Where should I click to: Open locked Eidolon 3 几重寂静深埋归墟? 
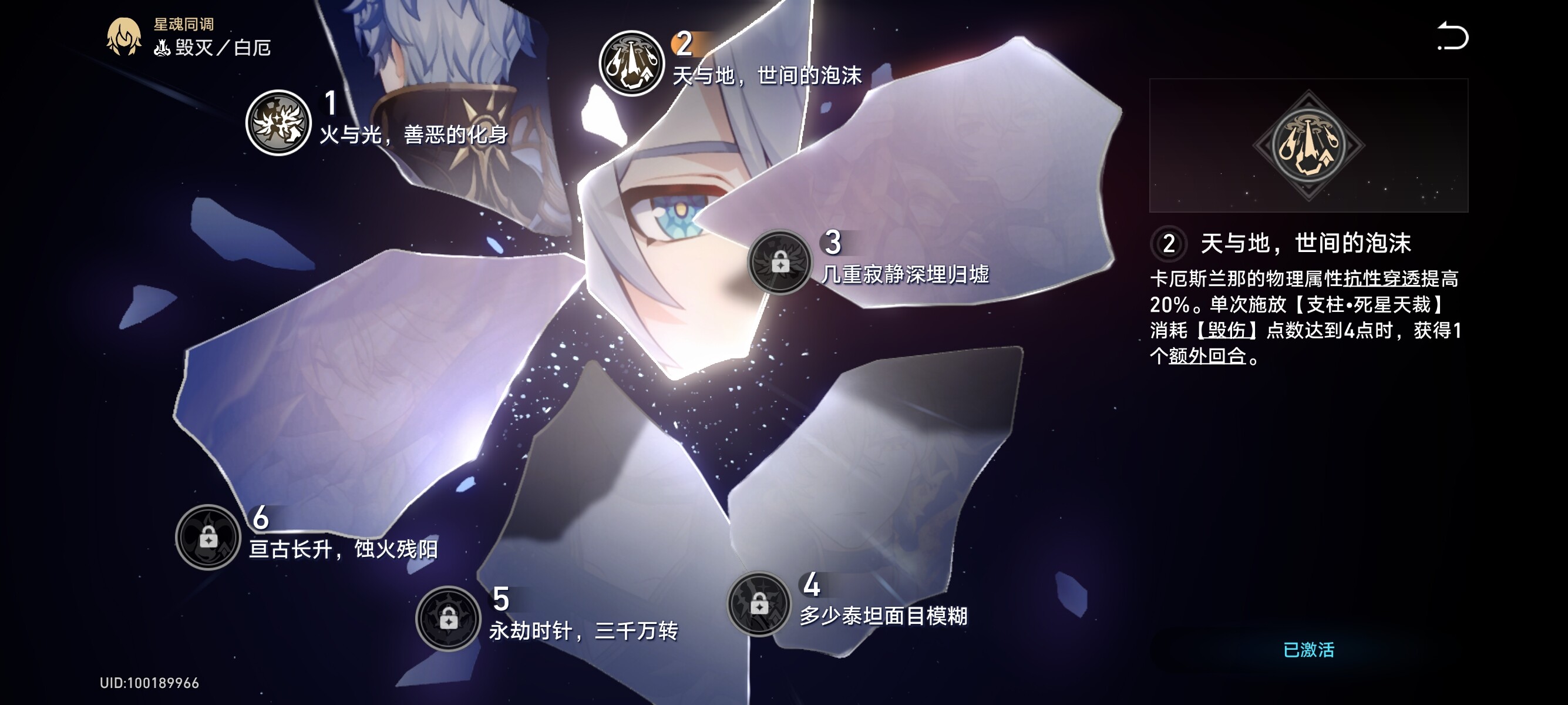click(x=779, y=263)
